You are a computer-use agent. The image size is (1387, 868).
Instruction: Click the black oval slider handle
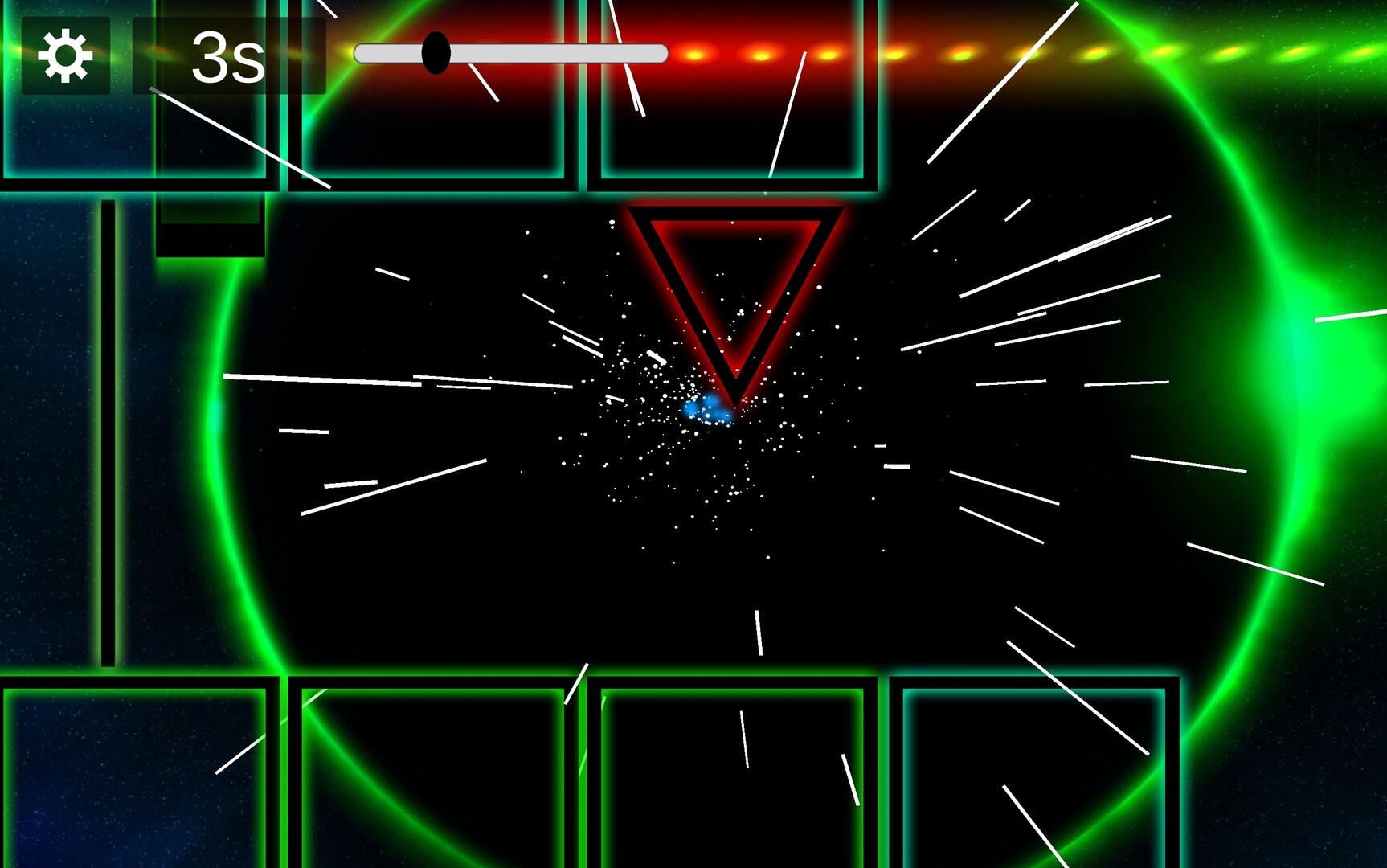(x=436, y=53)
